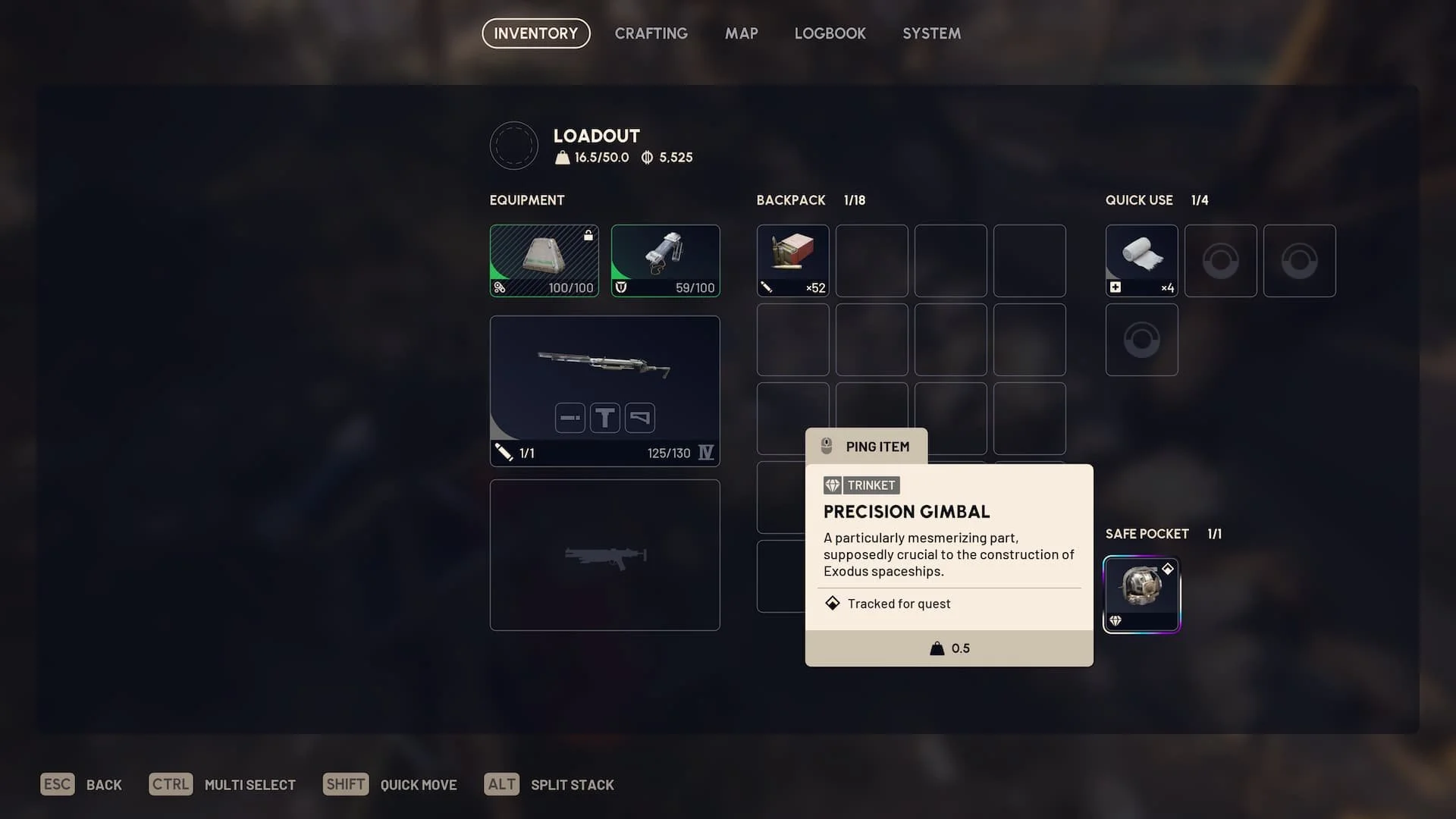This screenshot has height=819, width=1456.
Task: Click the rifle's barrel attachment slot
Action: pos(570,418)
